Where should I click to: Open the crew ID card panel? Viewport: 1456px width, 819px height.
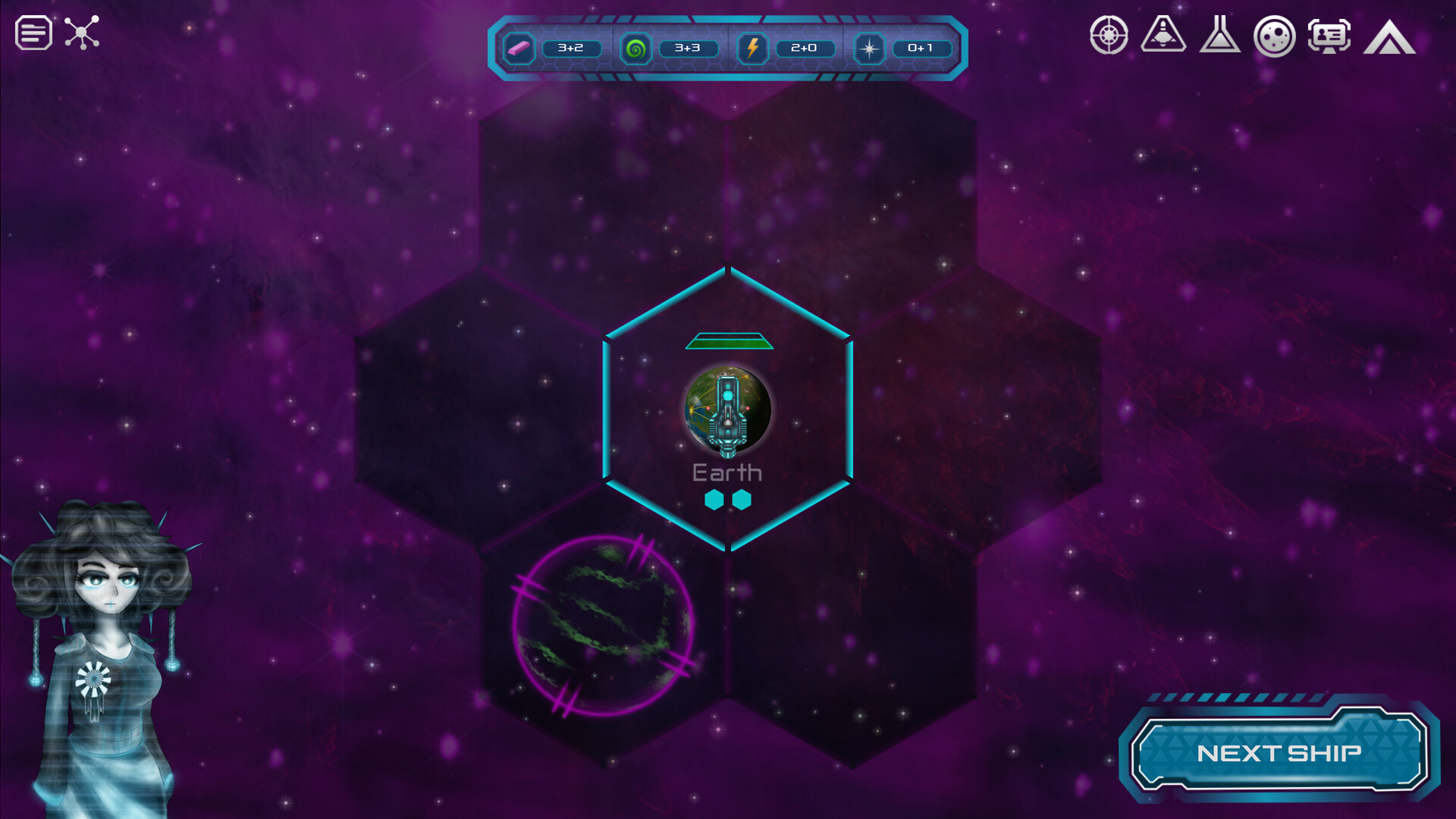(1329, 36)
